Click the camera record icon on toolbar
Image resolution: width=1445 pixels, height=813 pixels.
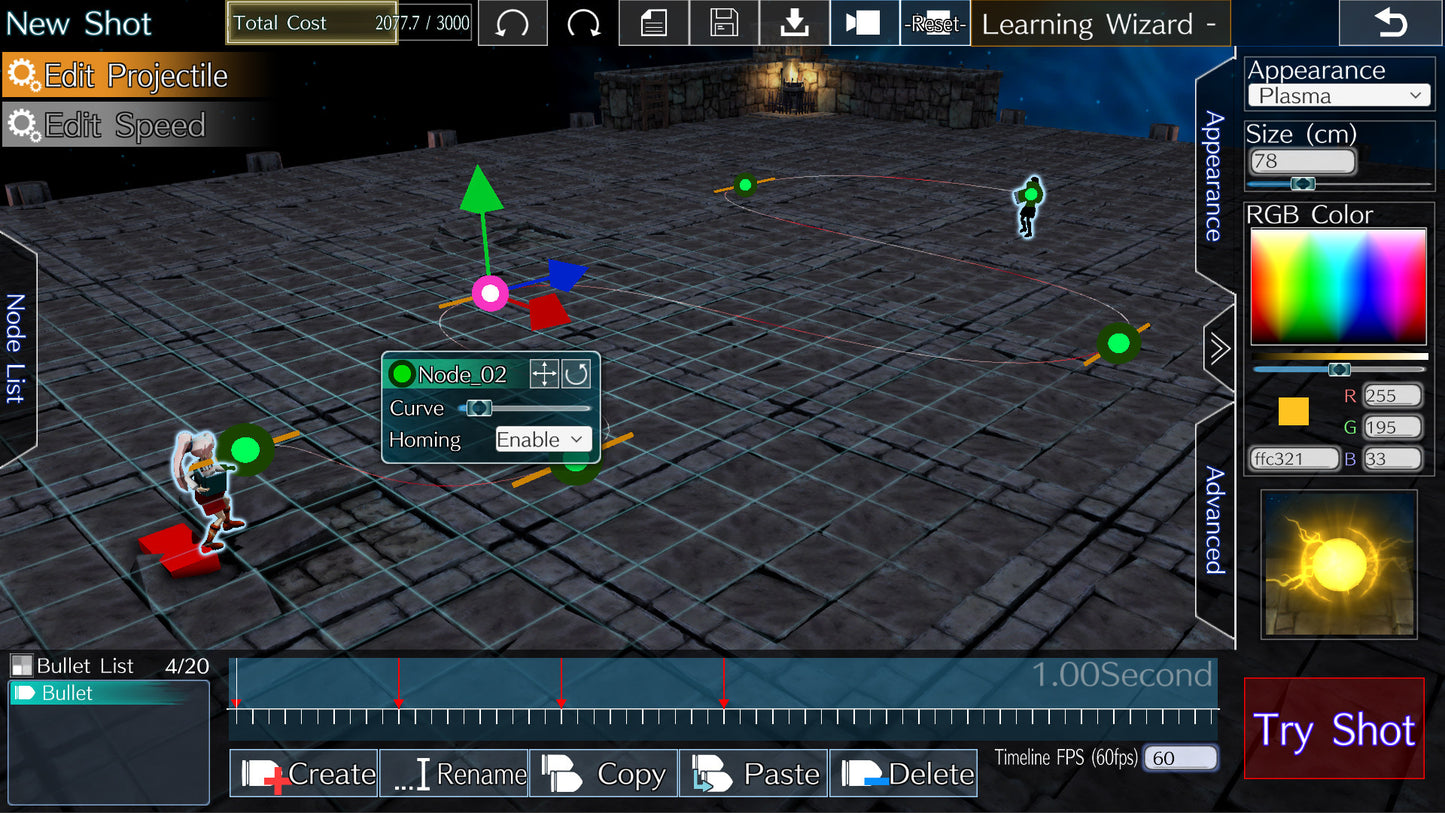coord(863,22)
